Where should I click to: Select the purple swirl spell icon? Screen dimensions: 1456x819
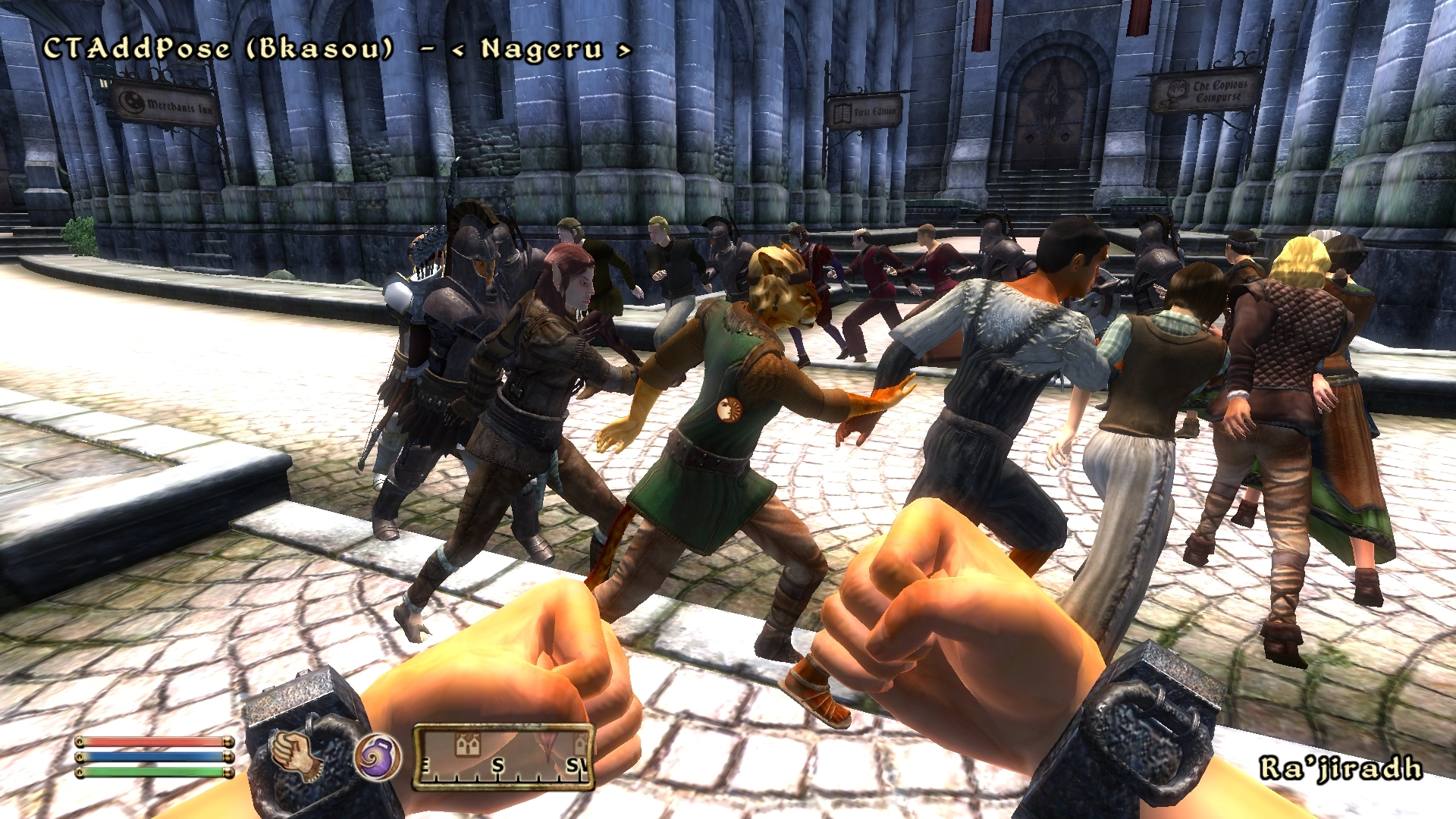(x=377, y=757)
